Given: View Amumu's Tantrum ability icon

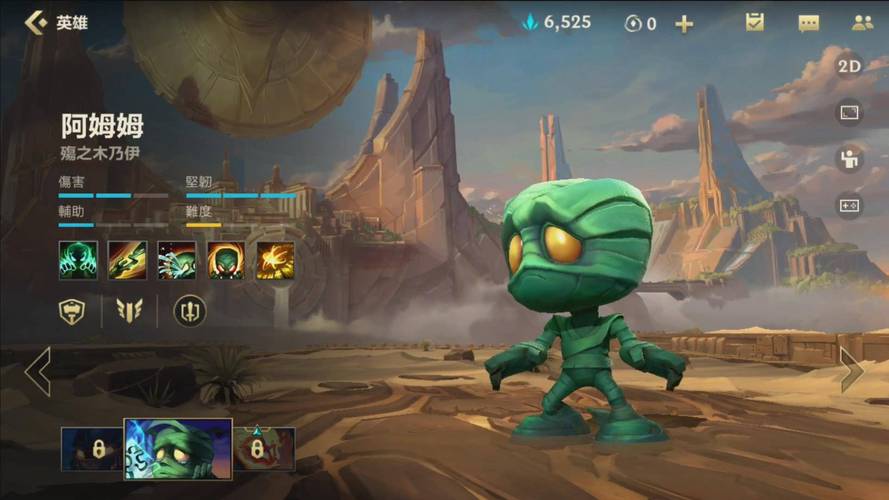Looking at the screenshot, I should (x=226, y=260).
